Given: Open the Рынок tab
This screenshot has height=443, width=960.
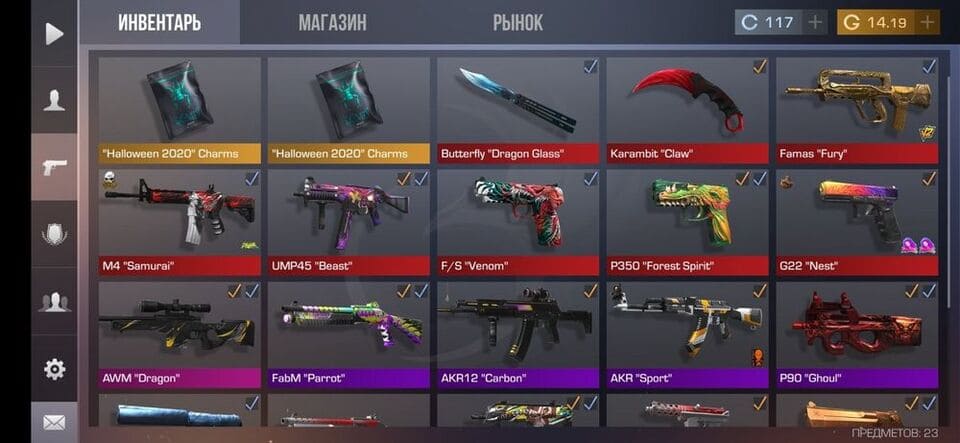Looking at the screenshot, I should [x=518, y=22].
